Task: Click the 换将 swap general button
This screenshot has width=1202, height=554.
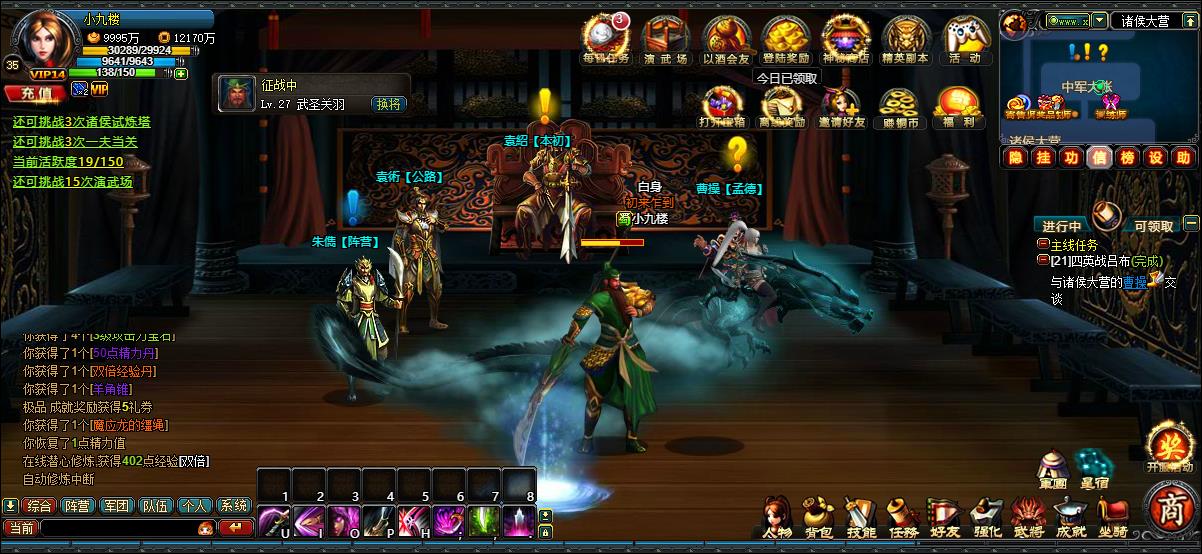Action: pos(388,104)
